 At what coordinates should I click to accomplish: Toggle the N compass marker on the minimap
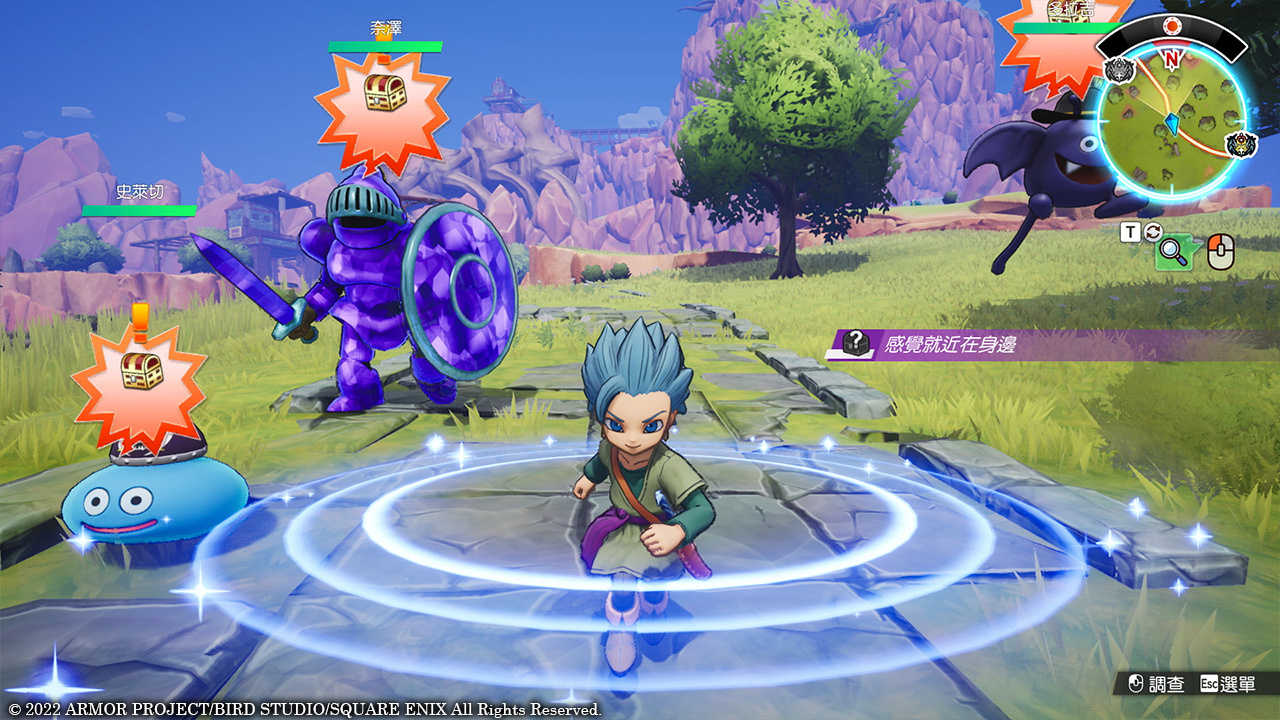1170,58
